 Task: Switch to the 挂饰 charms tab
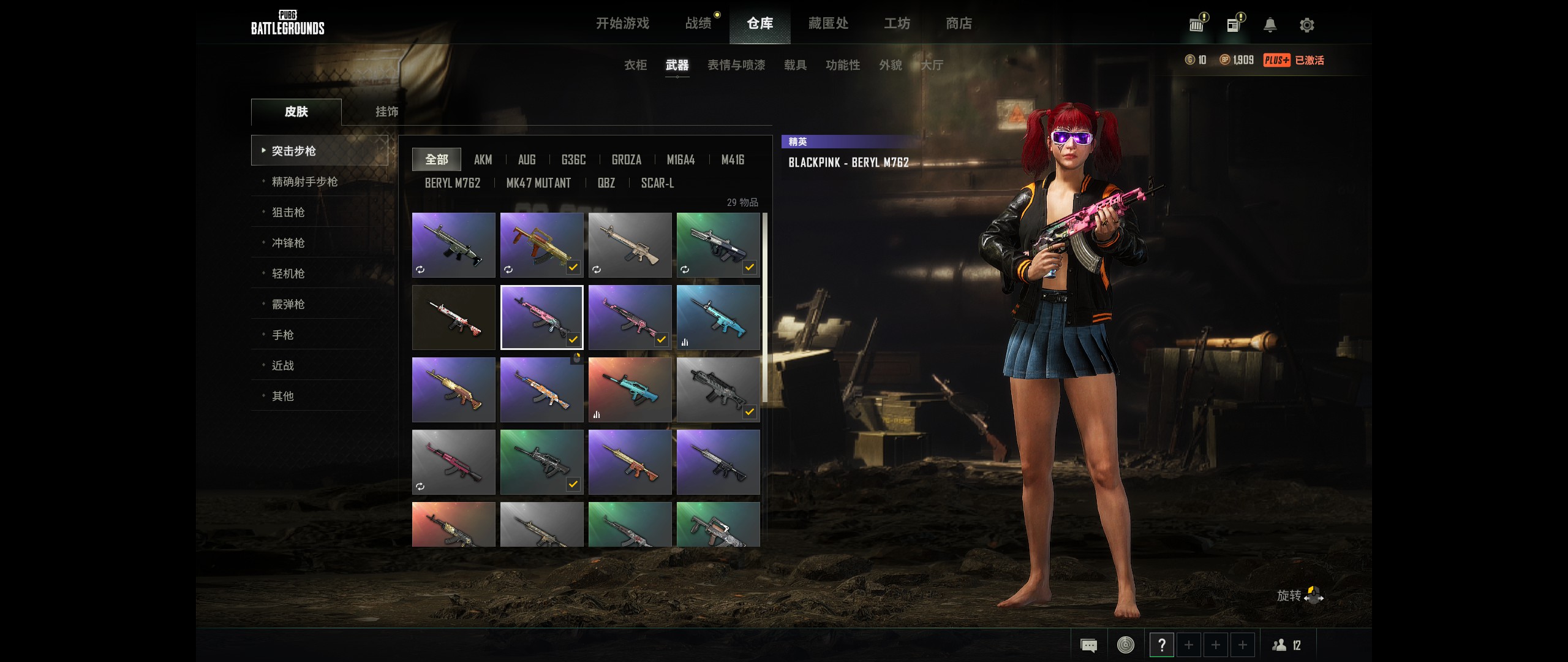click(386, 112)
